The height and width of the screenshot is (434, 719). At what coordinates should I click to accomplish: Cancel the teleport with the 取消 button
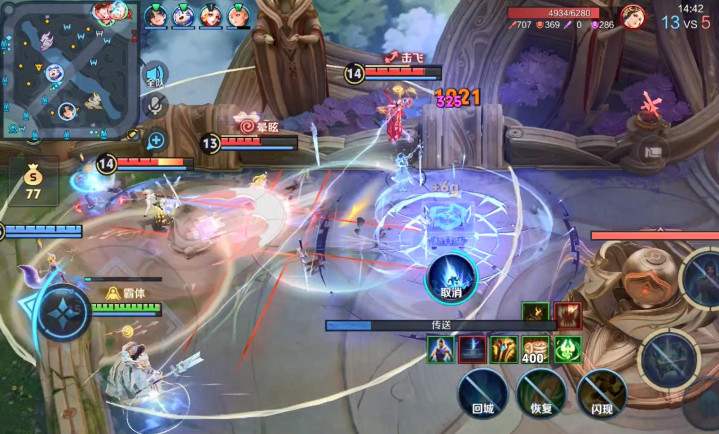pos(450,277)
